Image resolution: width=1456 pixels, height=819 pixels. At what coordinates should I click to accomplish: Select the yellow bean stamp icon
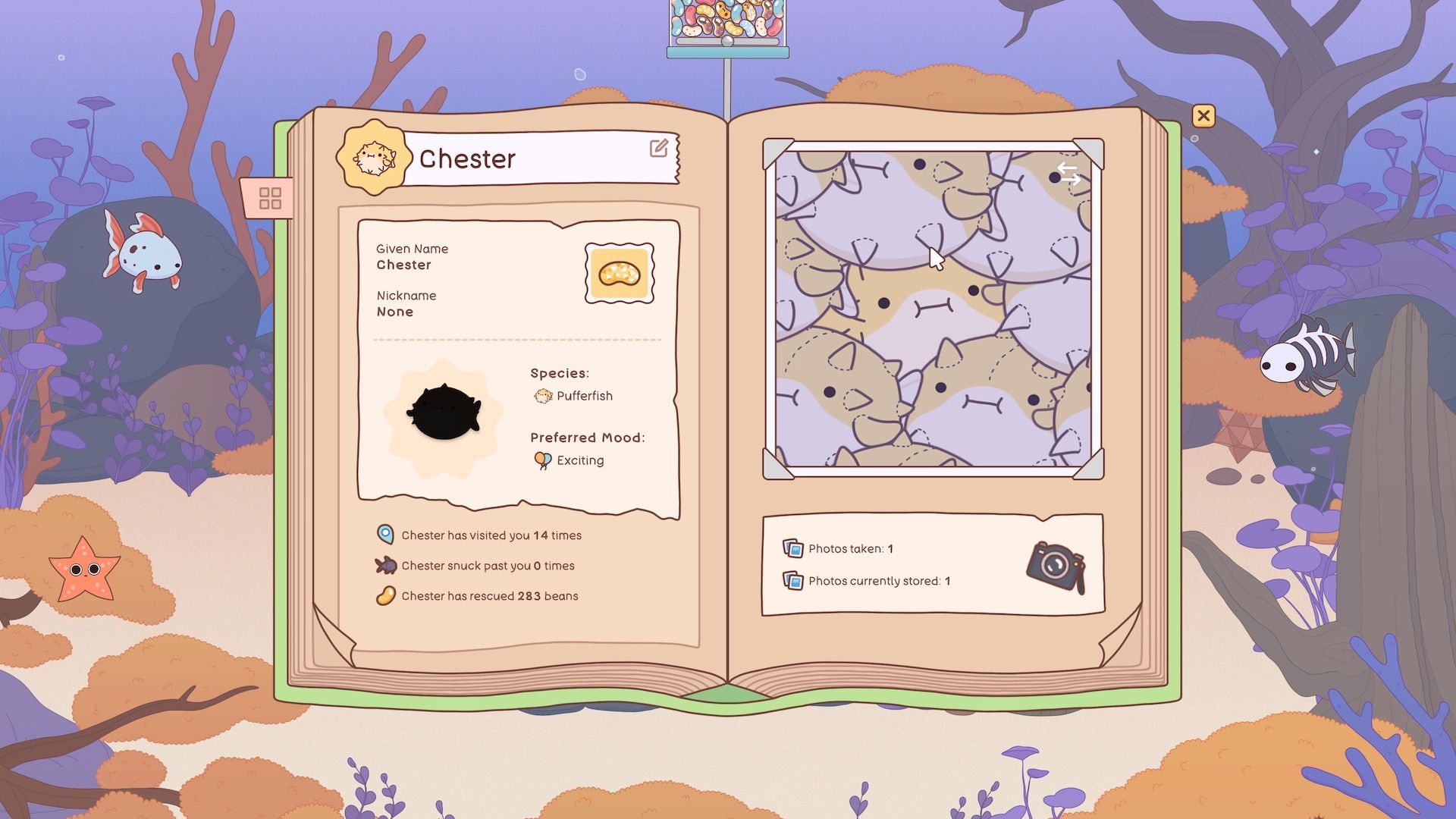tap(620, 273)
